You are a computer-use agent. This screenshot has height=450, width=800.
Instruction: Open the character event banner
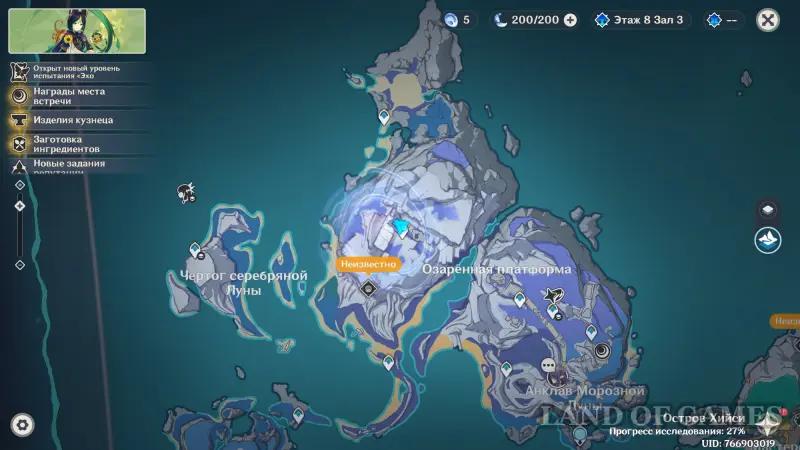(x=77, y=31)
